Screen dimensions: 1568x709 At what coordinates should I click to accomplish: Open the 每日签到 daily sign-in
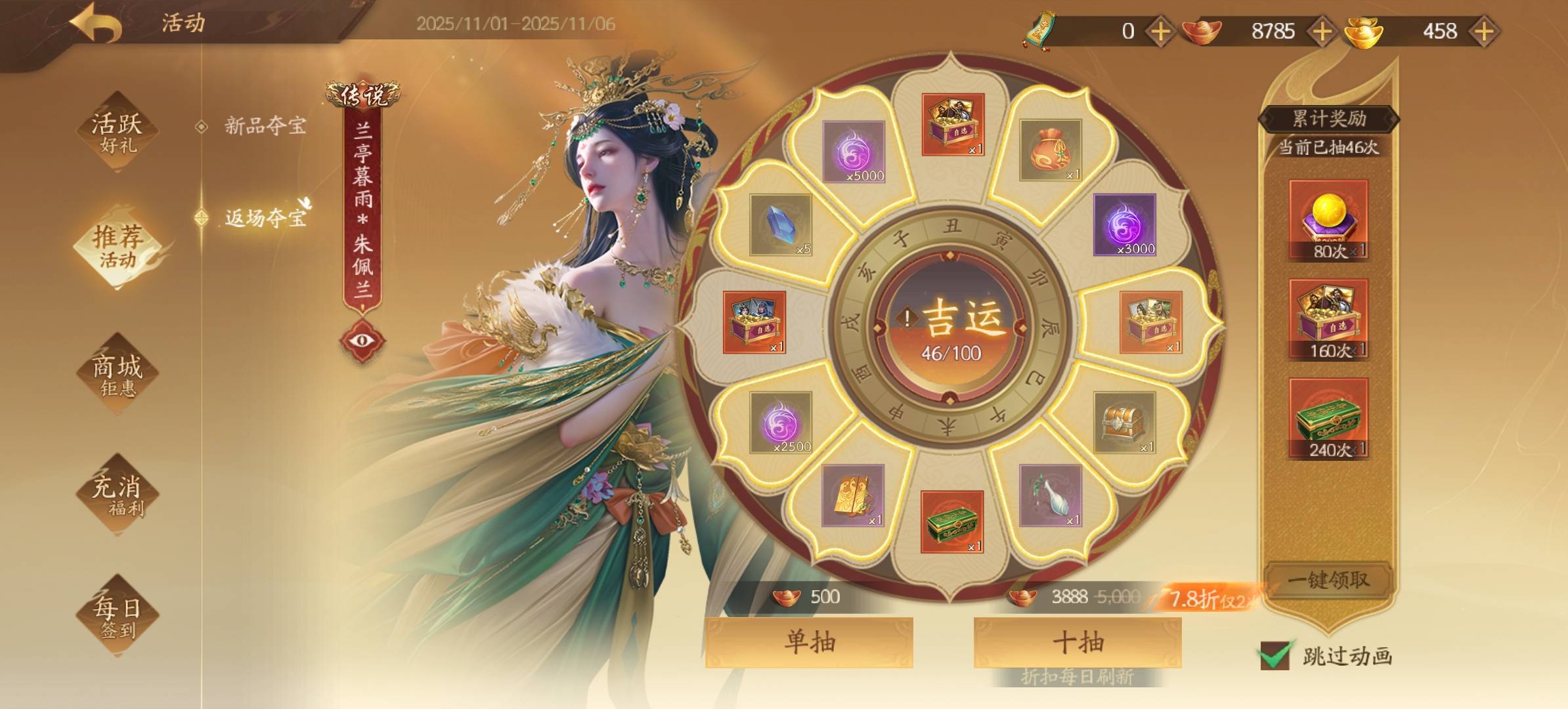tap(117, 616)
